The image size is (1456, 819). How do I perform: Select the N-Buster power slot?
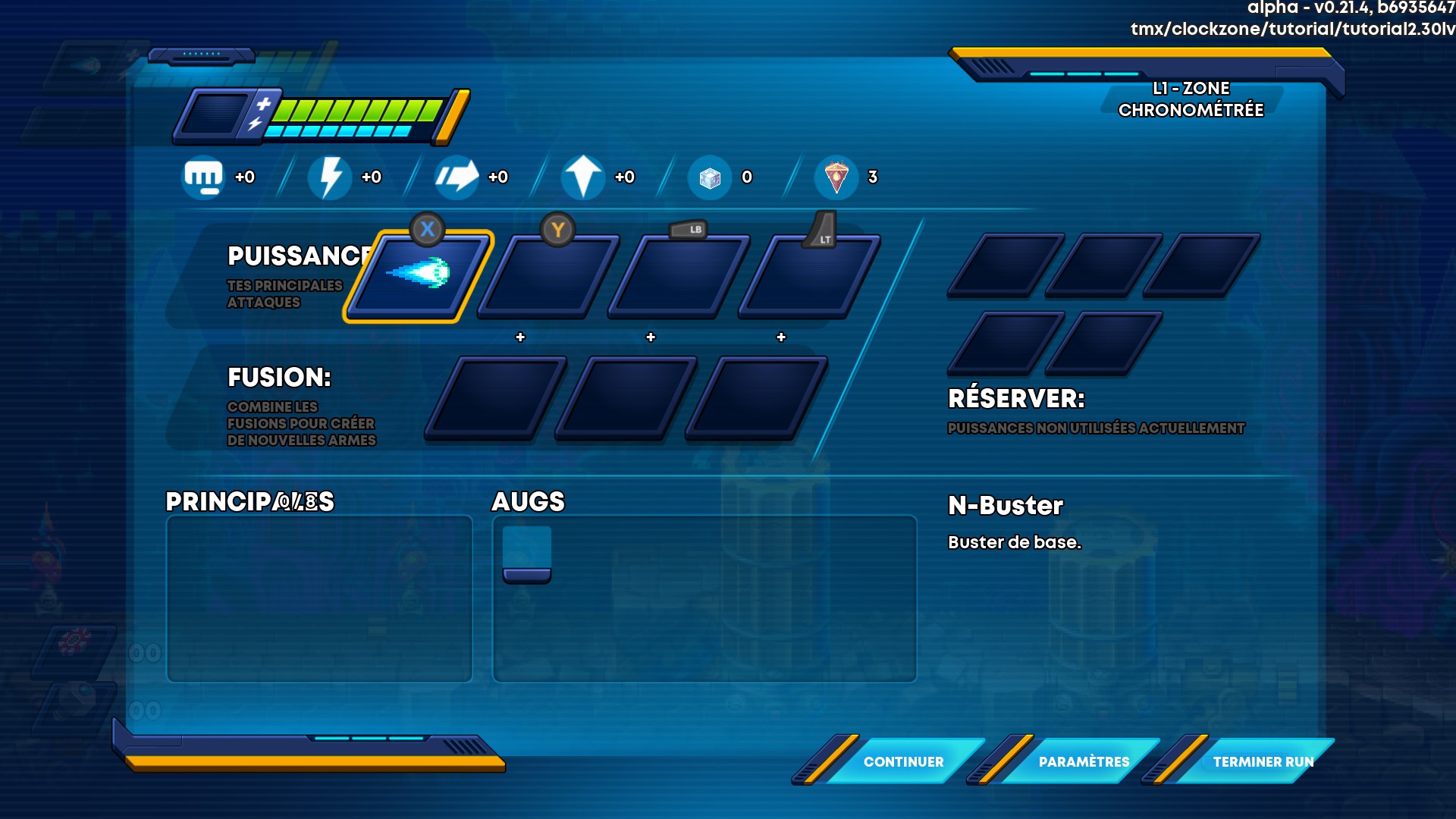tap(419, 276)
